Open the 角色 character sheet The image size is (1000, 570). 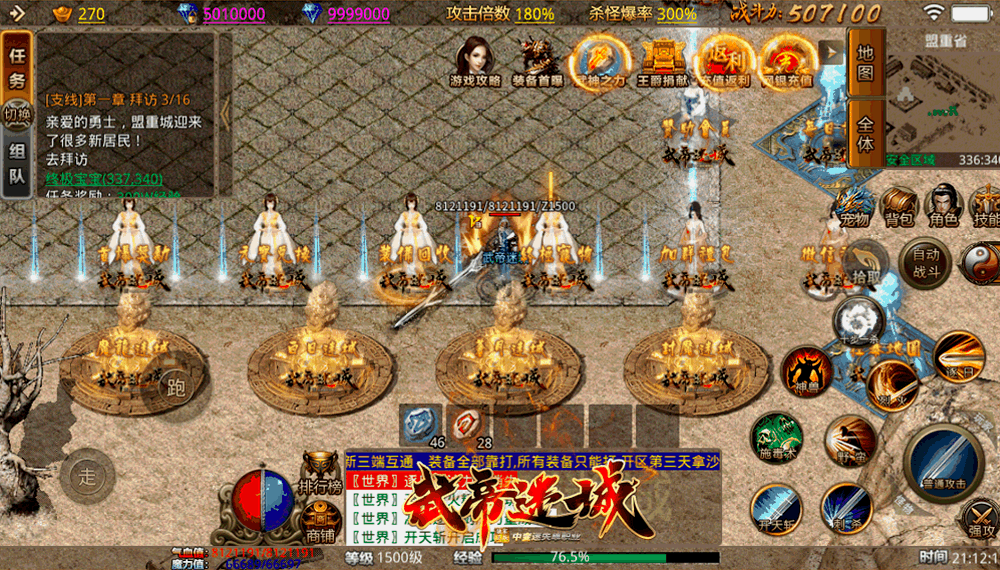[942, 206]
